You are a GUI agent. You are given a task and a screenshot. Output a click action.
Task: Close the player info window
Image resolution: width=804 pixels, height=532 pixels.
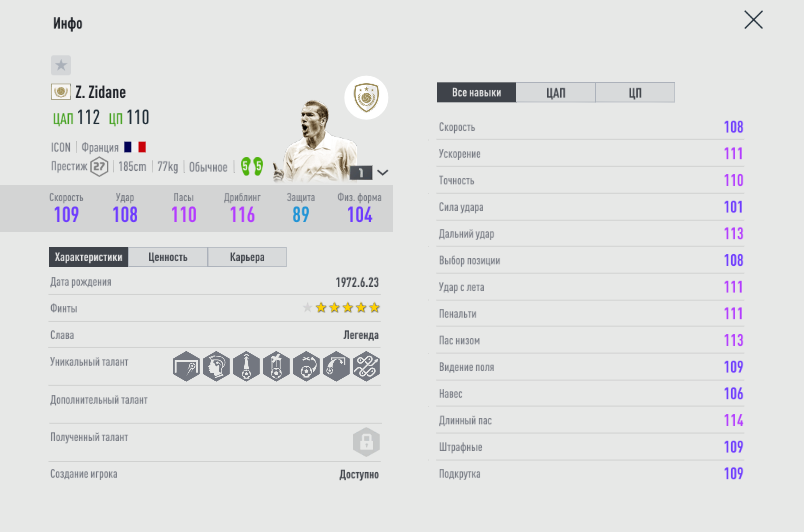tap(753, 20)
